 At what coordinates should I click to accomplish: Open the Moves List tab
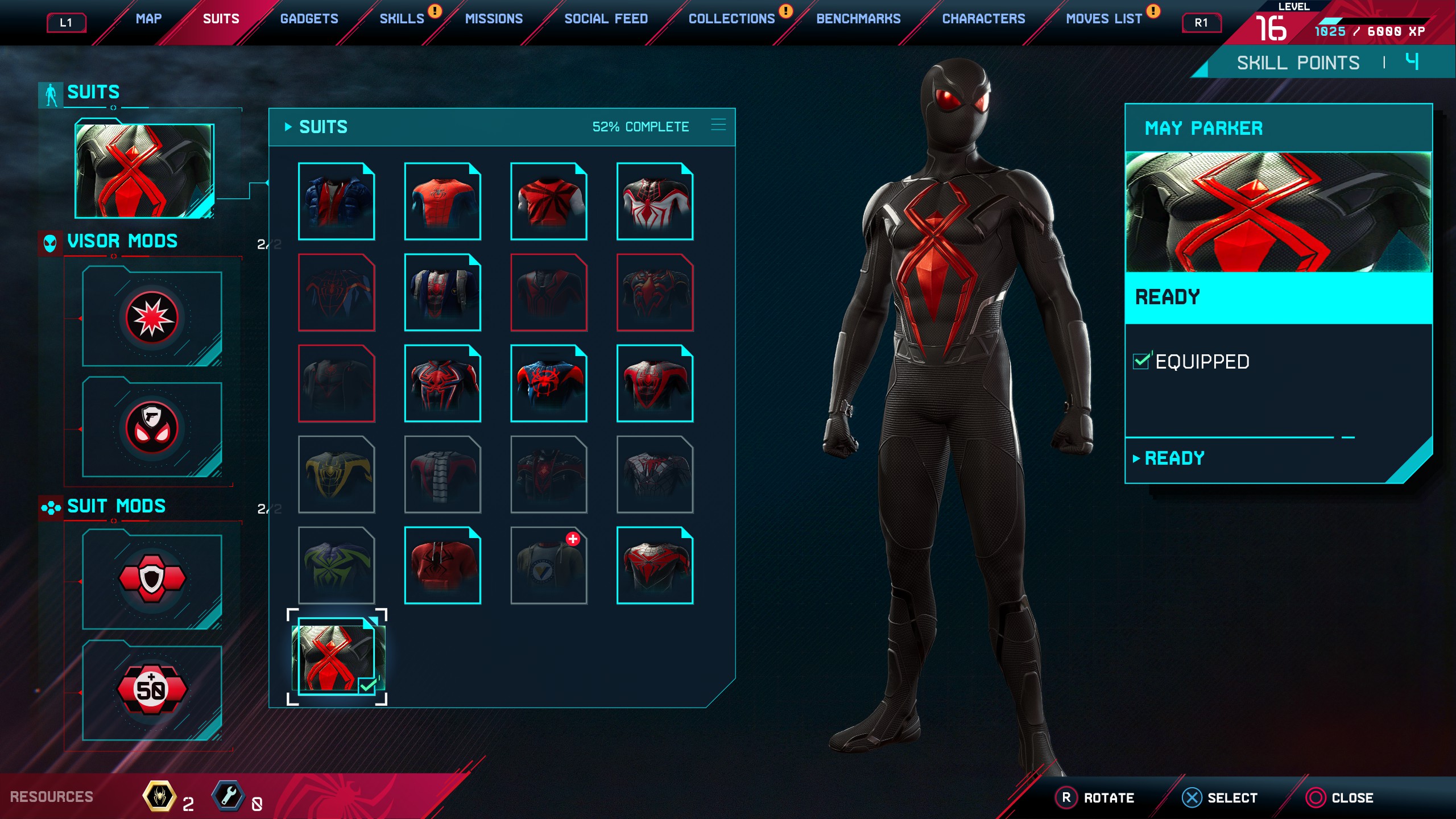point(1103,19)
